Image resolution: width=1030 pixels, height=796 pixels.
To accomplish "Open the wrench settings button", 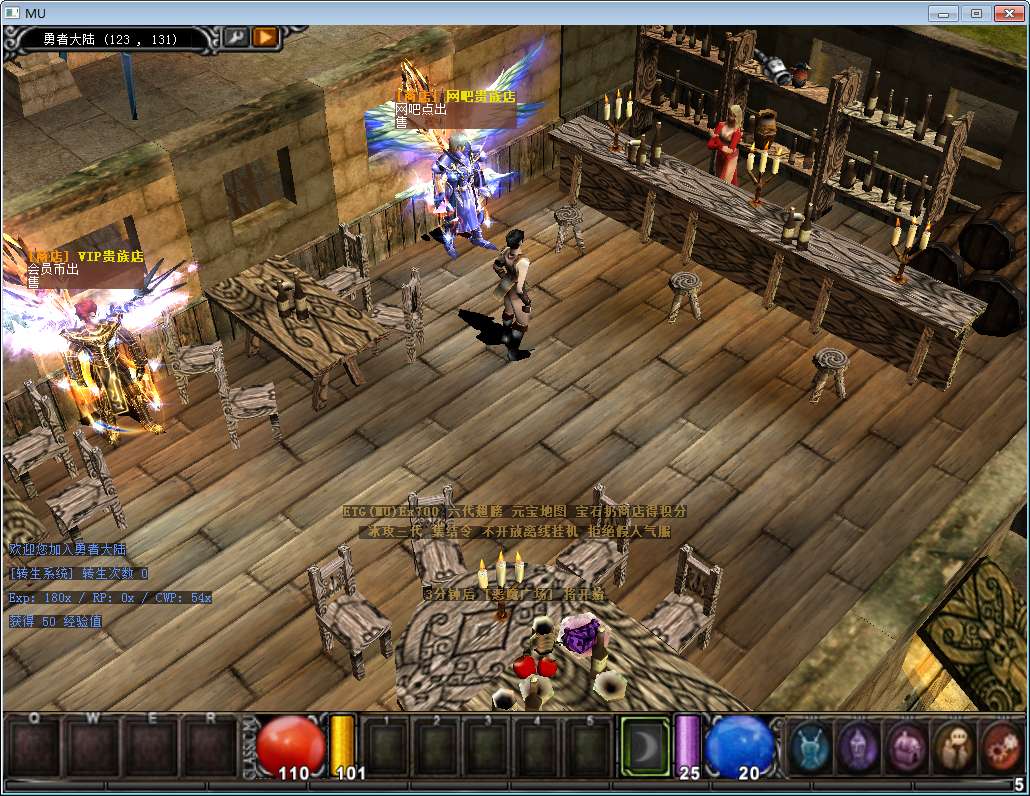I will (236, 38).
